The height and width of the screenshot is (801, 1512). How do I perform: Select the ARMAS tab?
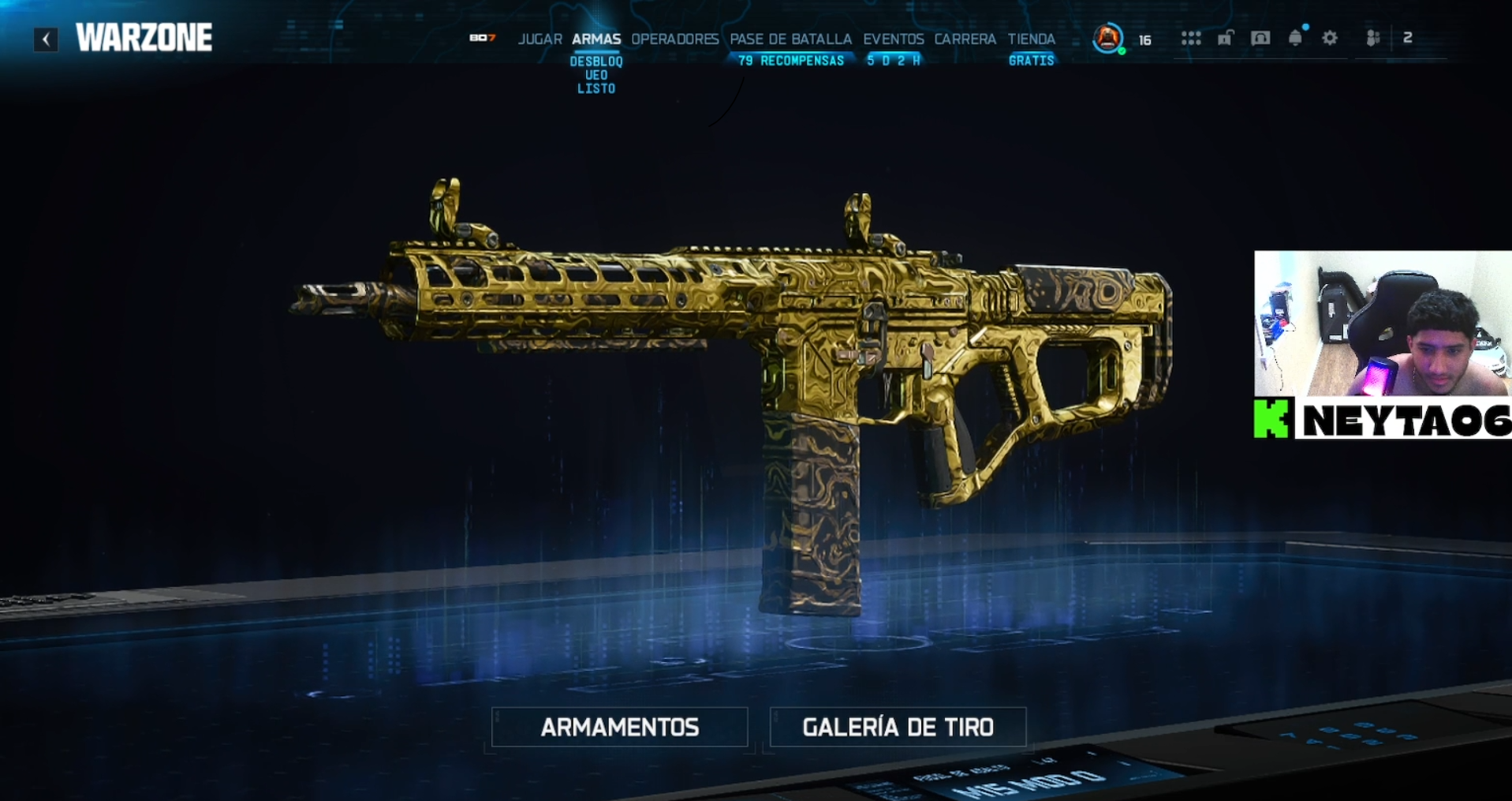pos(596,39)
